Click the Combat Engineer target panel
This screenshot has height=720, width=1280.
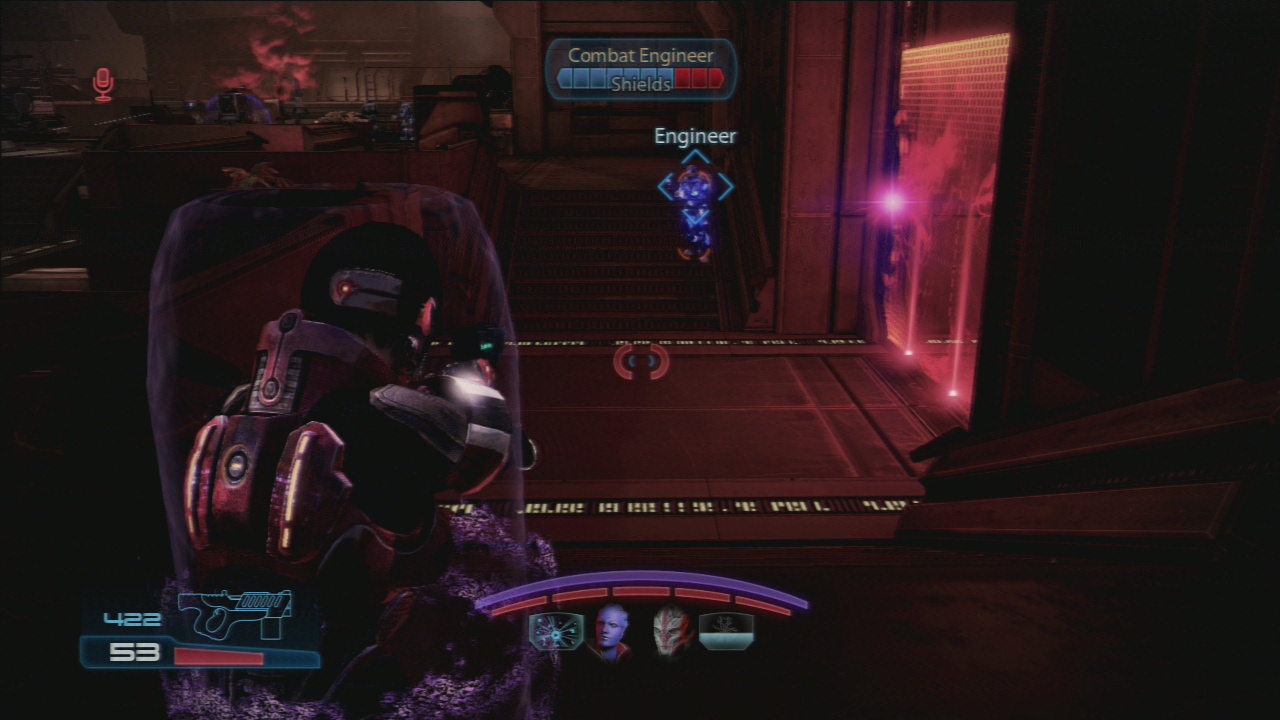click(x=641, y=69)
